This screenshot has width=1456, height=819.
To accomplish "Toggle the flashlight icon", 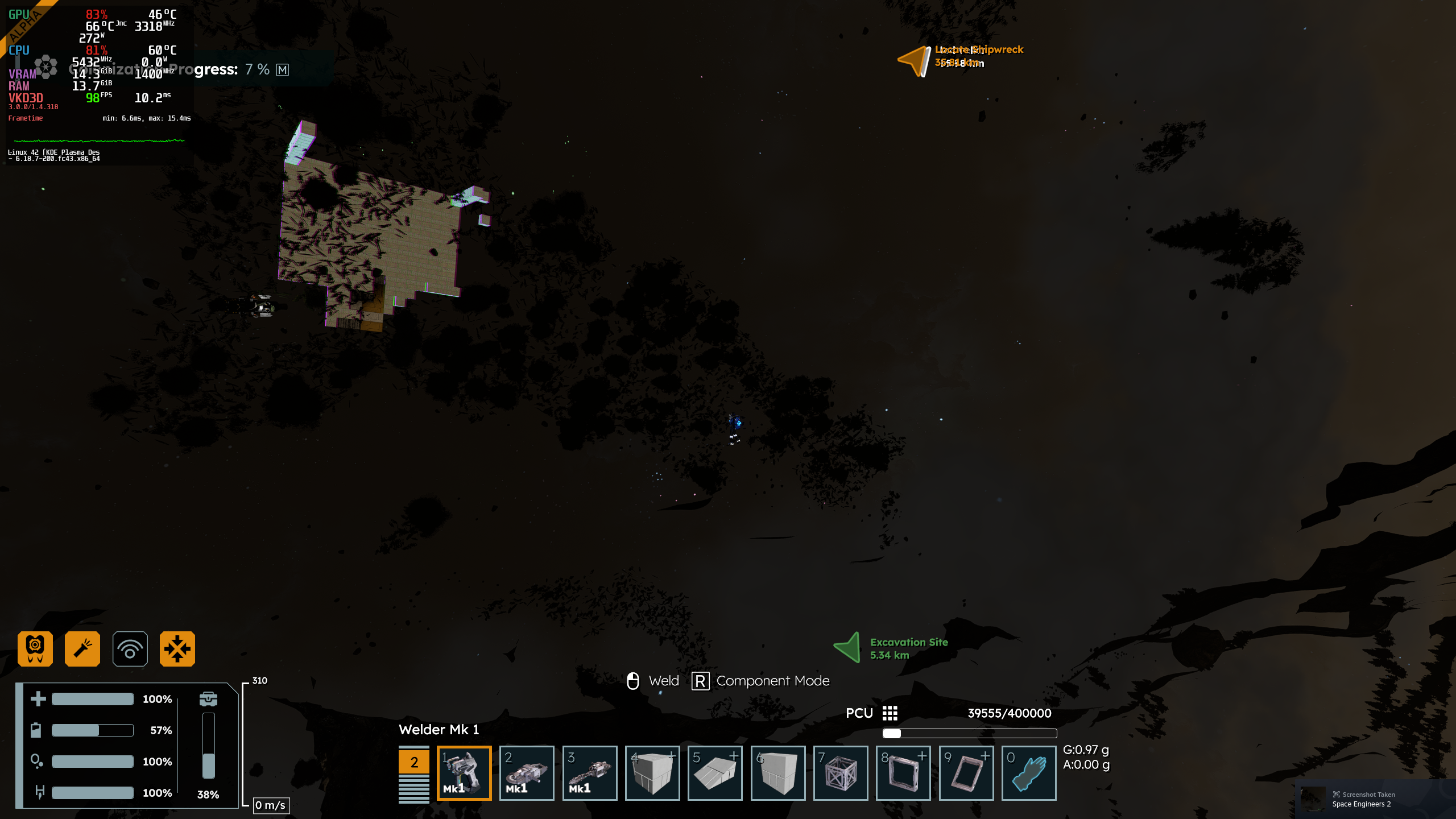I will 82,648.
